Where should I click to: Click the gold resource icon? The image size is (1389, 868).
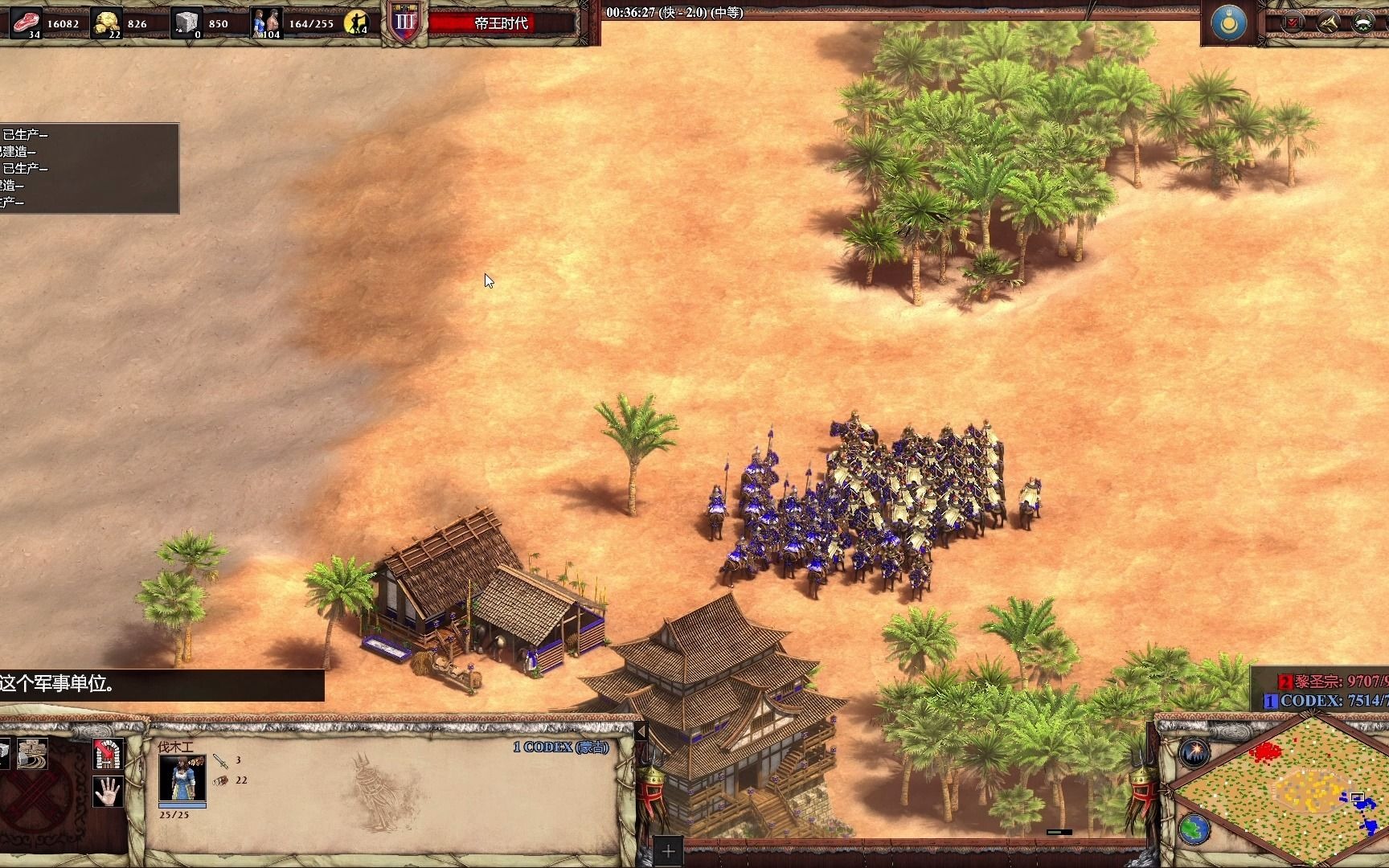point(107,23)
